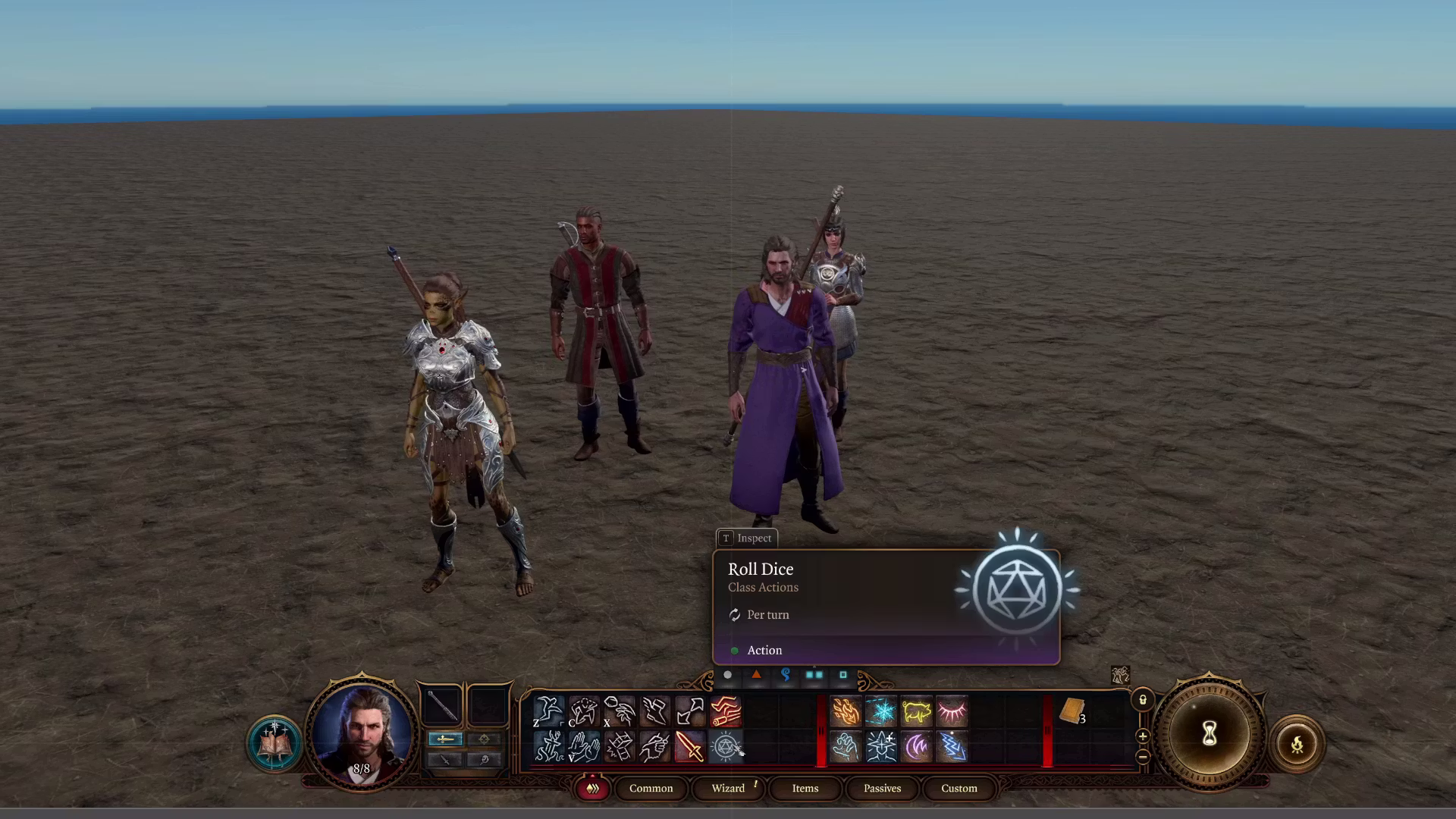End turn with the hourglass button
1456x819 pixels.
(1209, 734)
